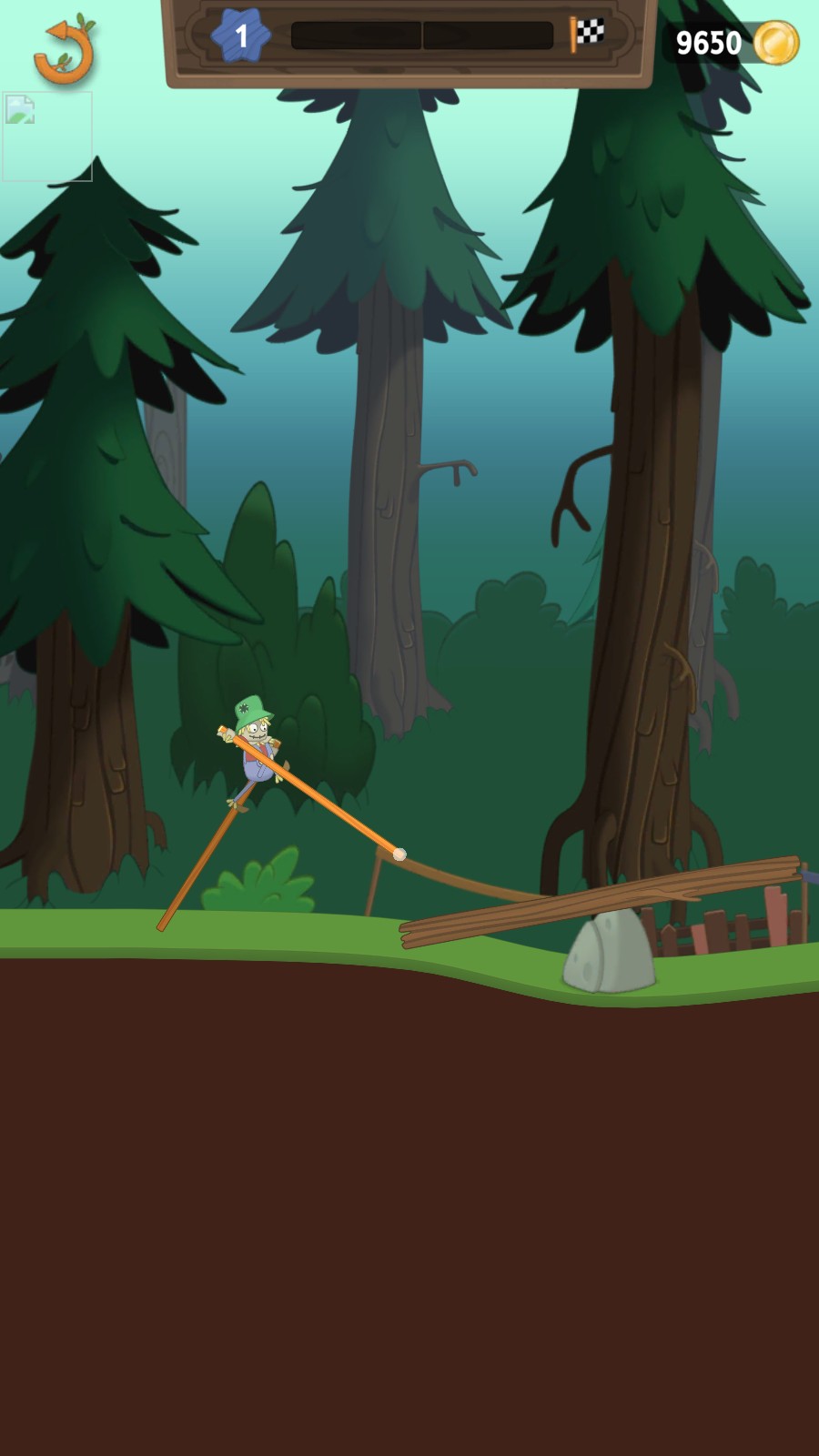Tap the gold coin icon
819x1456 pixels.
[x=775, y=43]
